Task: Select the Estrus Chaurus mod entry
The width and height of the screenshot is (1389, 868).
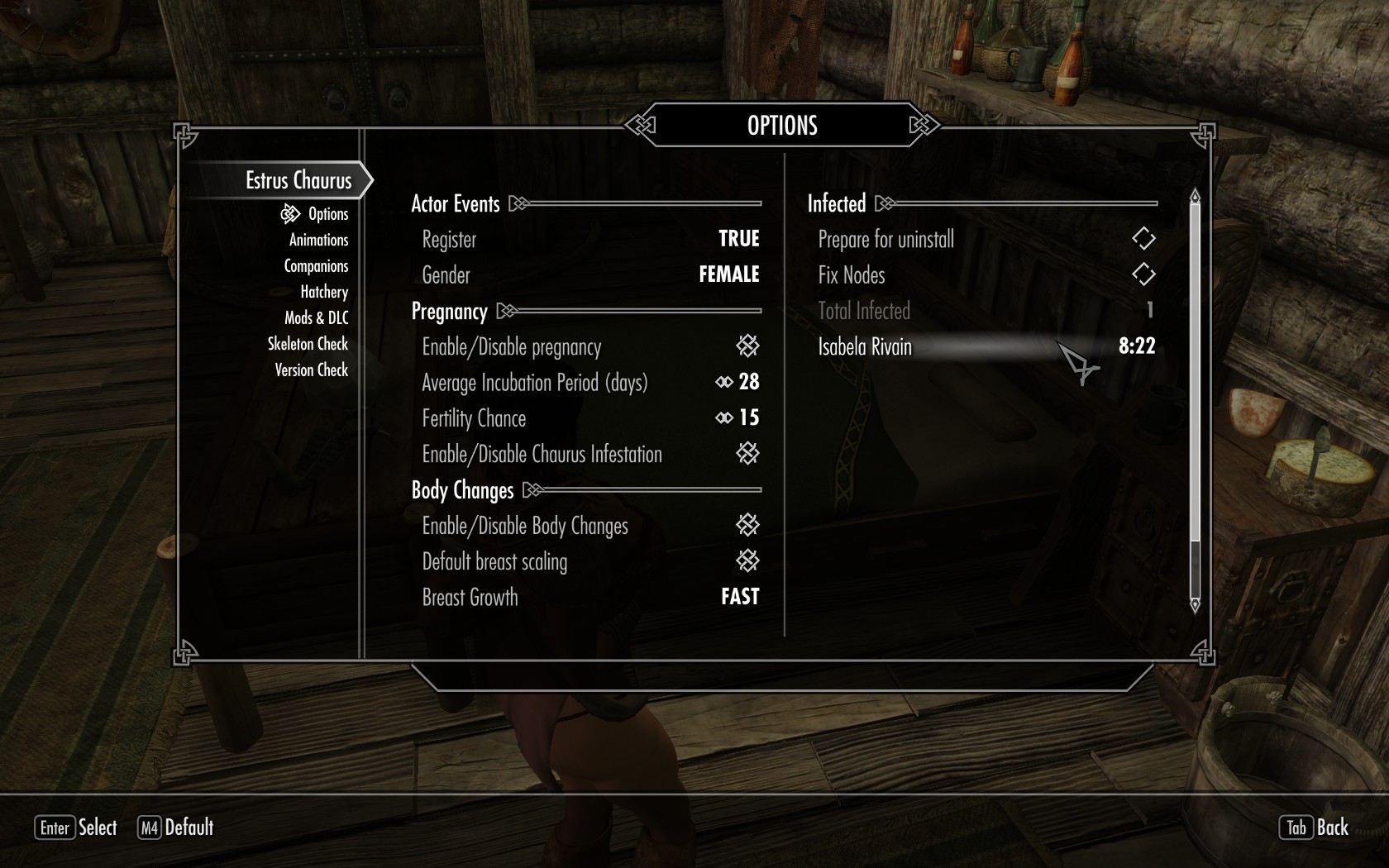Action: (x=298, y=180)
